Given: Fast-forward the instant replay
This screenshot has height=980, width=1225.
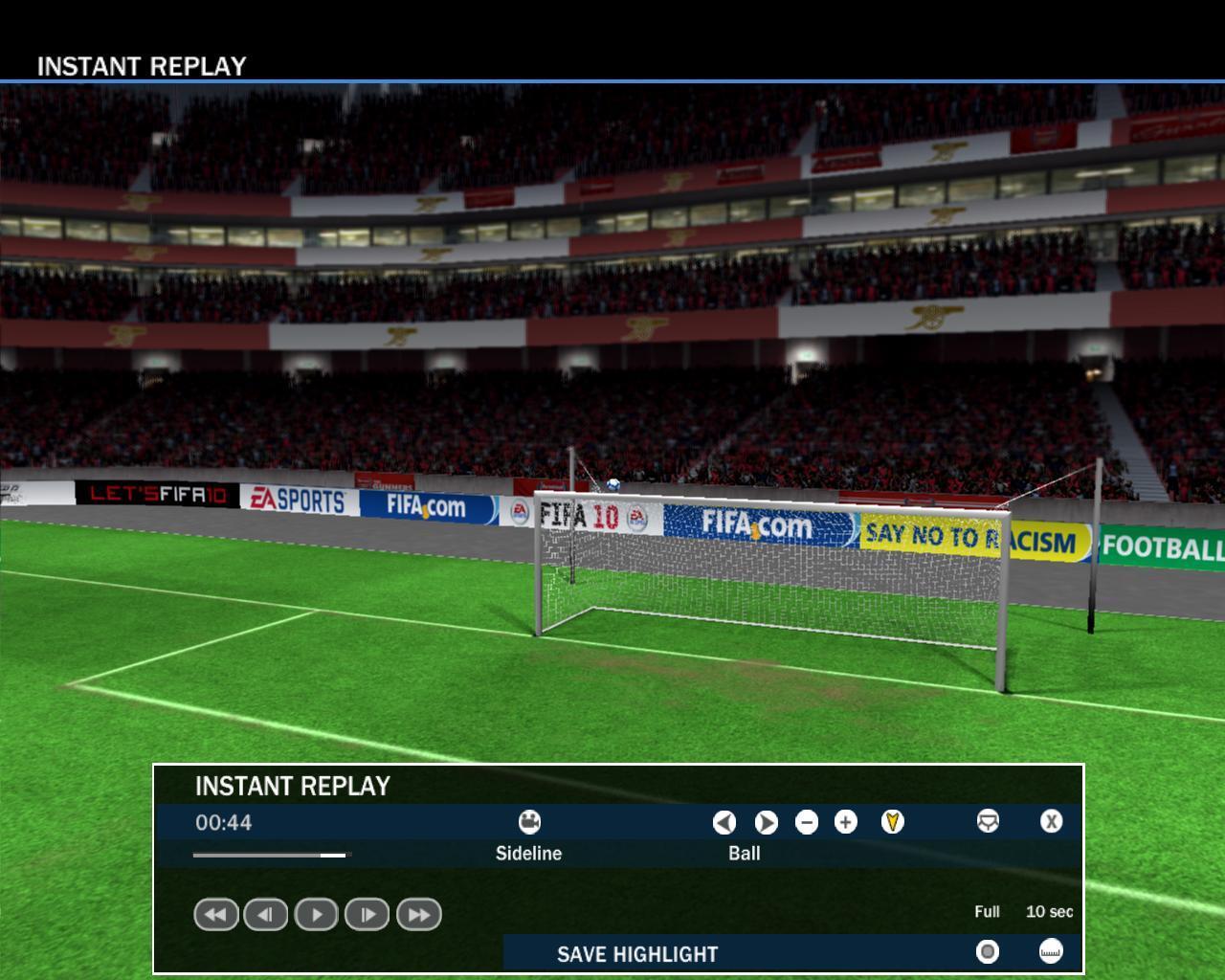Looking at the screenshot, I should click(418, 915).
